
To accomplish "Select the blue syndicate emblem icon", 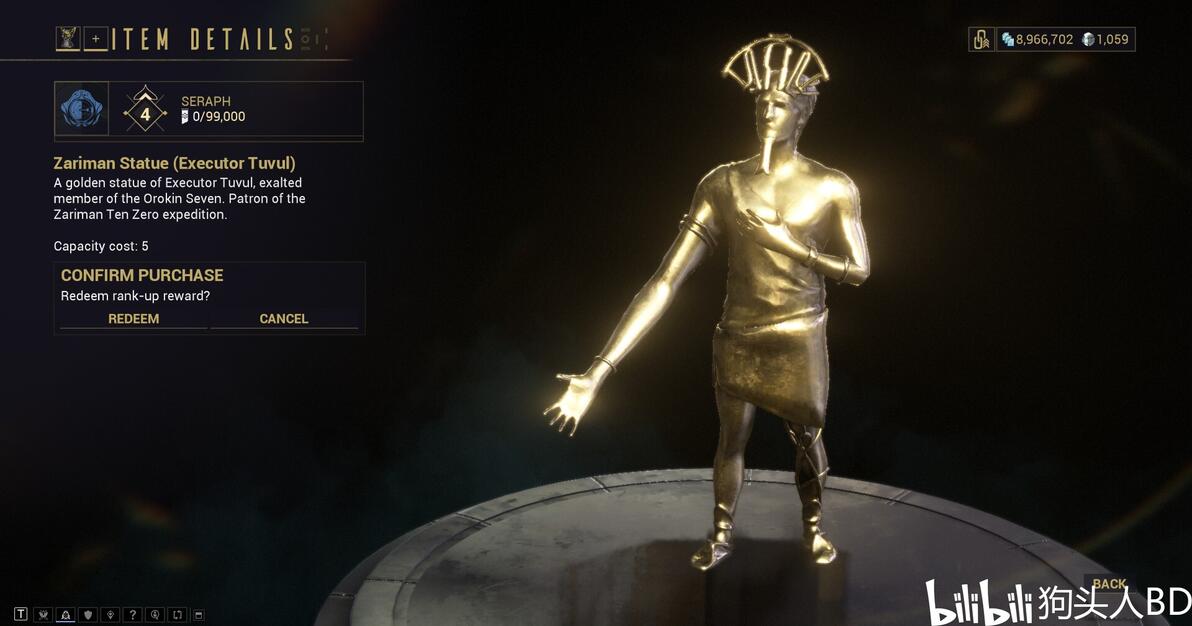I will [81, 108].
